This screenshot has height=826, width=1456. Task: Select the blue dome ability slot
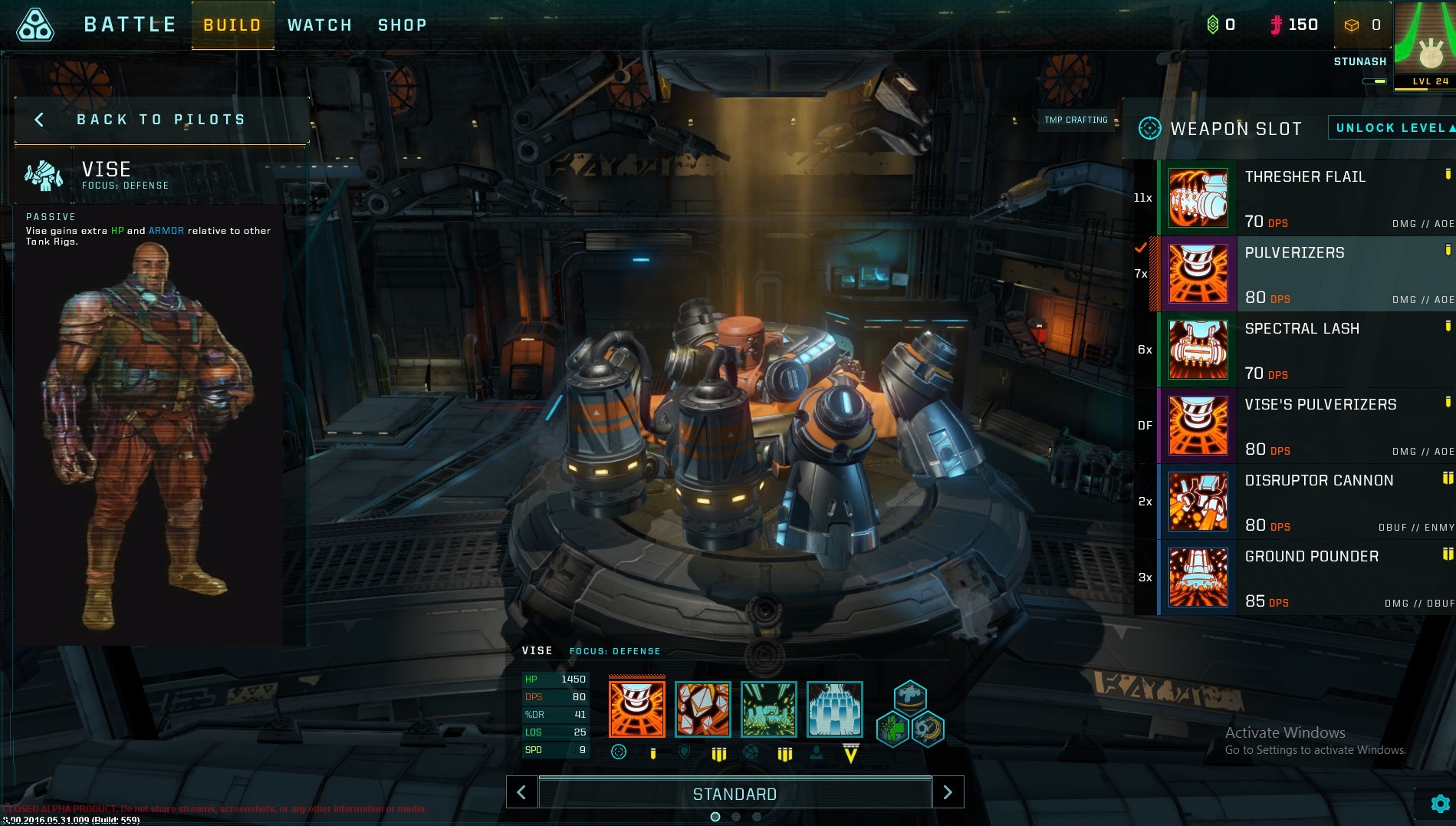(x=834, y=709)
